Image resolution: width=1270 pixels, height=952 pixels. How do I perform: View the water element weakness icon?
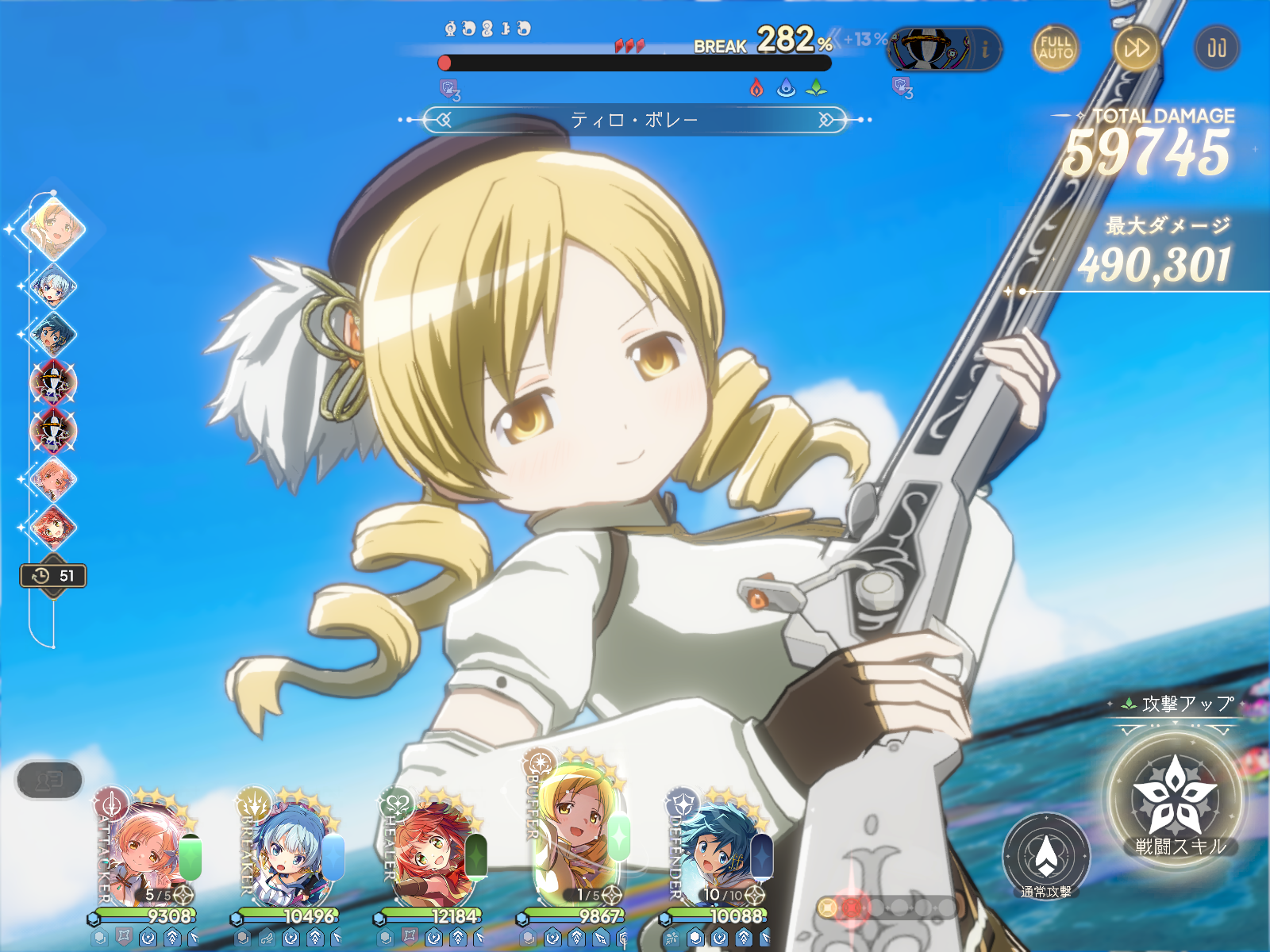click(x=786, y=88)
